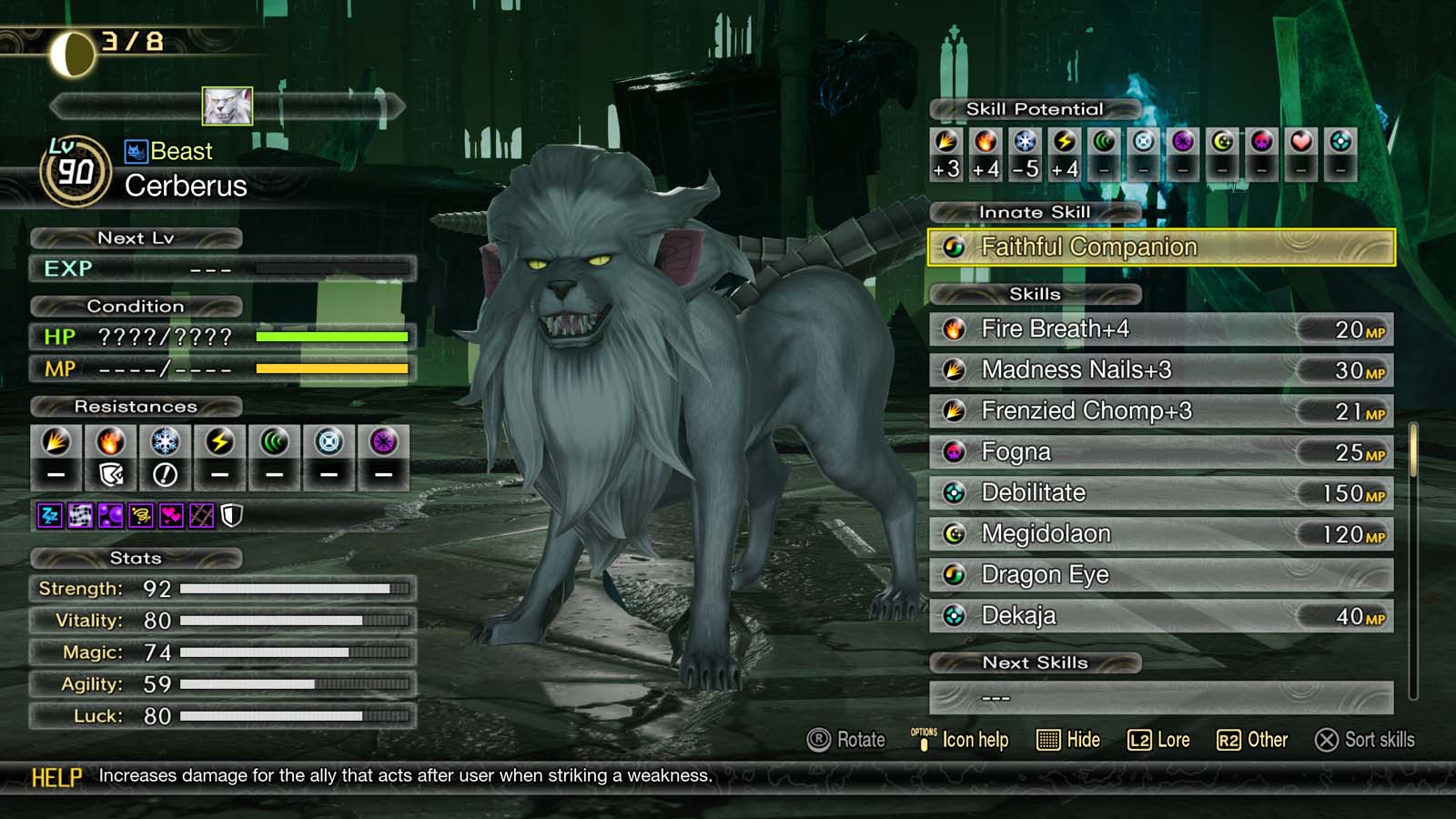1456x819 pixels.
Task: Click the Beast race icon beside the label
Action: tap(136, 151)
